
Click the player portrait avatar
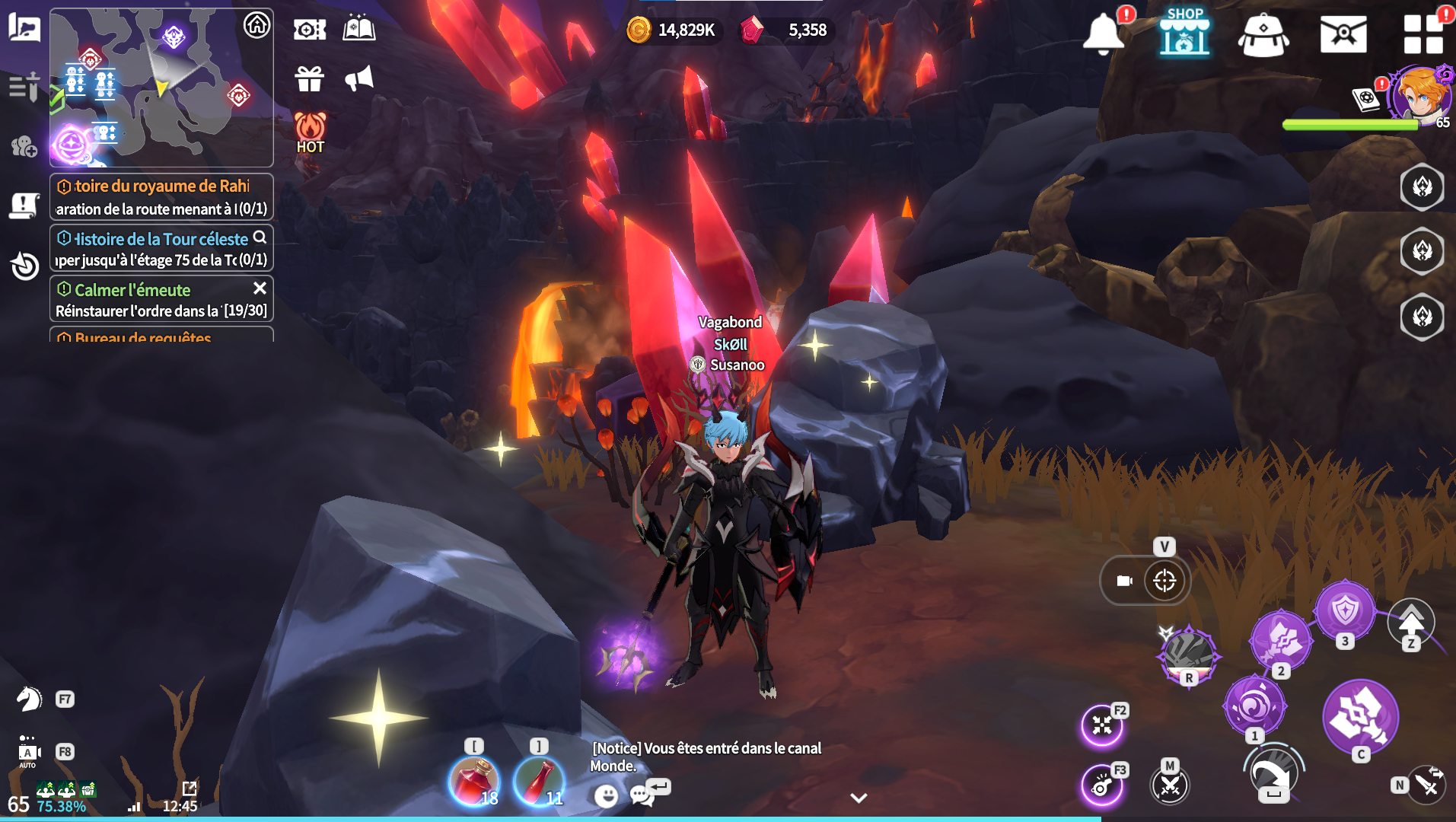[x=1420, y=94]
